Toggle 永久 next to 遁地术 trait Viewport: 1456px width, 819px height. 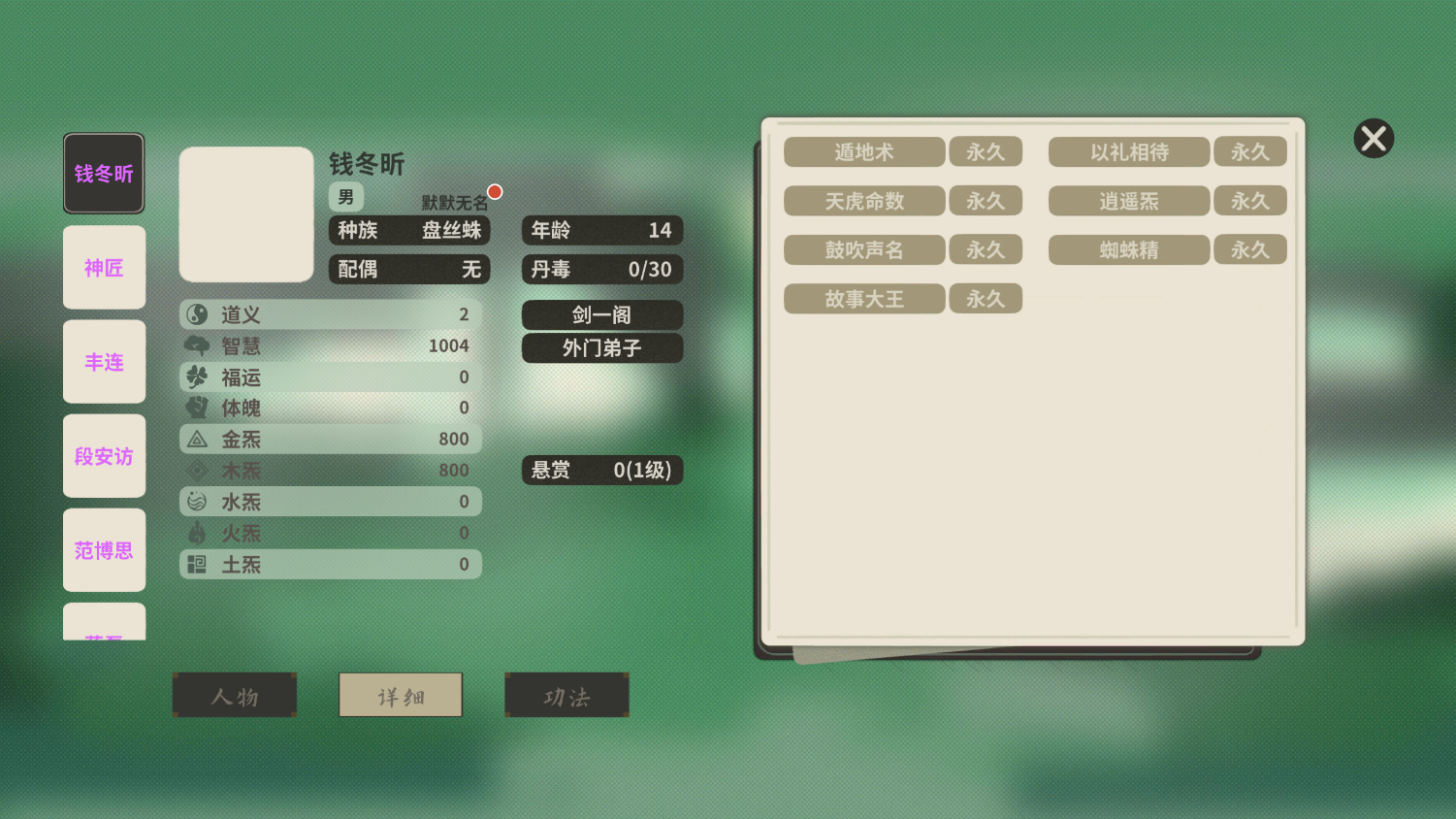986,151
